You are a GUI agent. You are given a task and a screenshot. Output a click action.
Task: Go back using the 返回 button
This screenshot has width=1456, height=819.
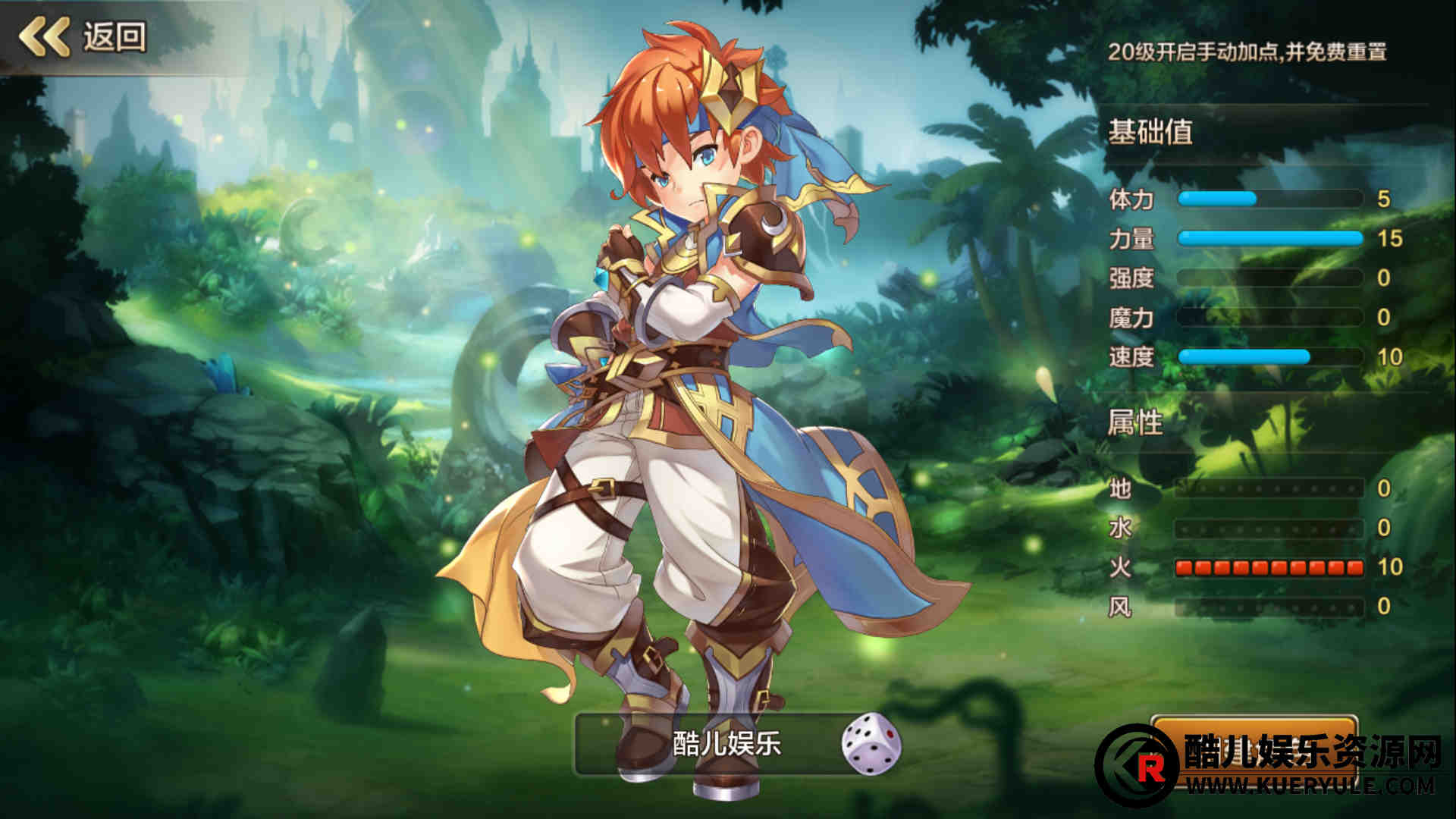coord(83,36)
